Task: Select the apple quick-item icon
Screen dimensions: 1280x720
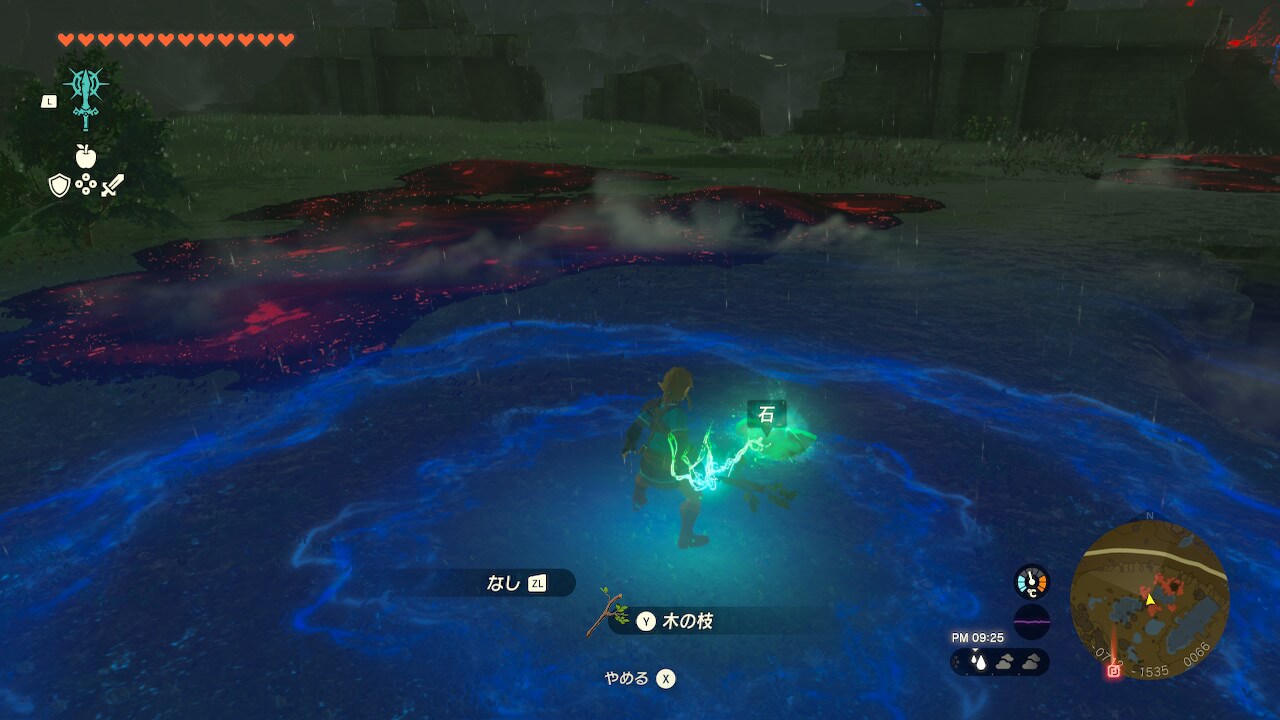Action: pyautogui.click(x=85, y=156)
